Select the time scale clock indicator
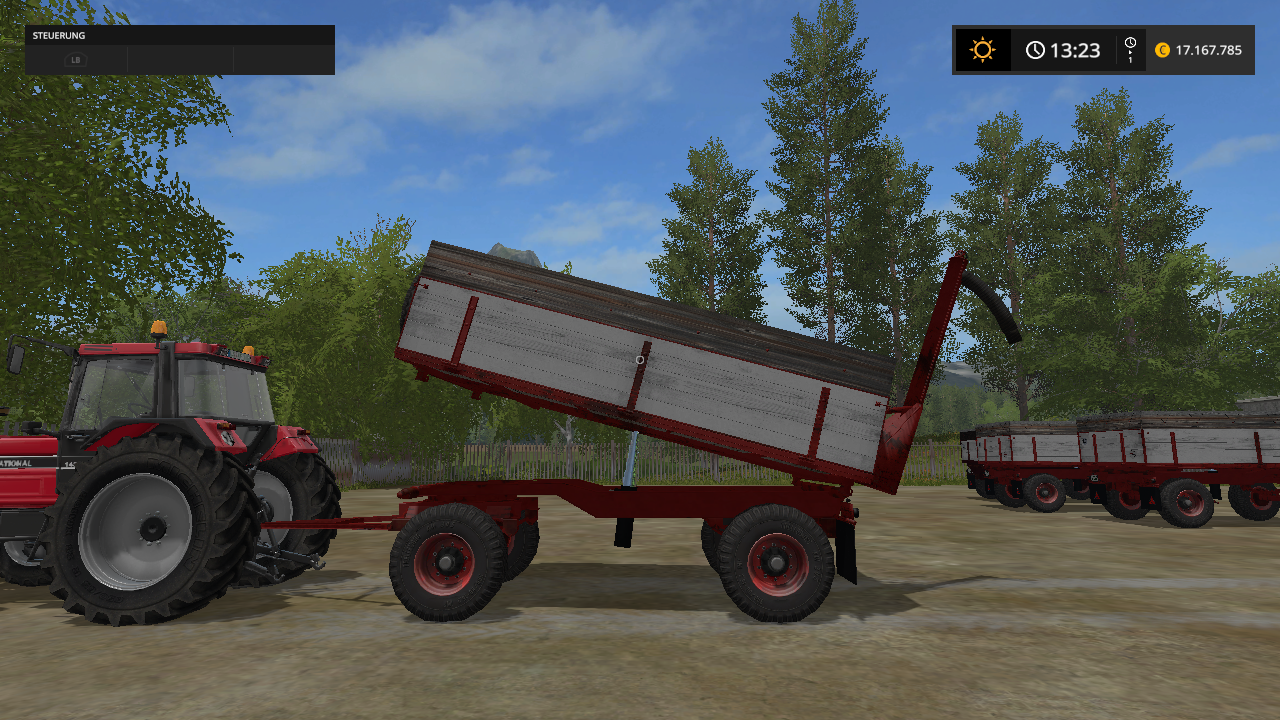Viewport: 1280px width, 720px height. coord(1130,49)
